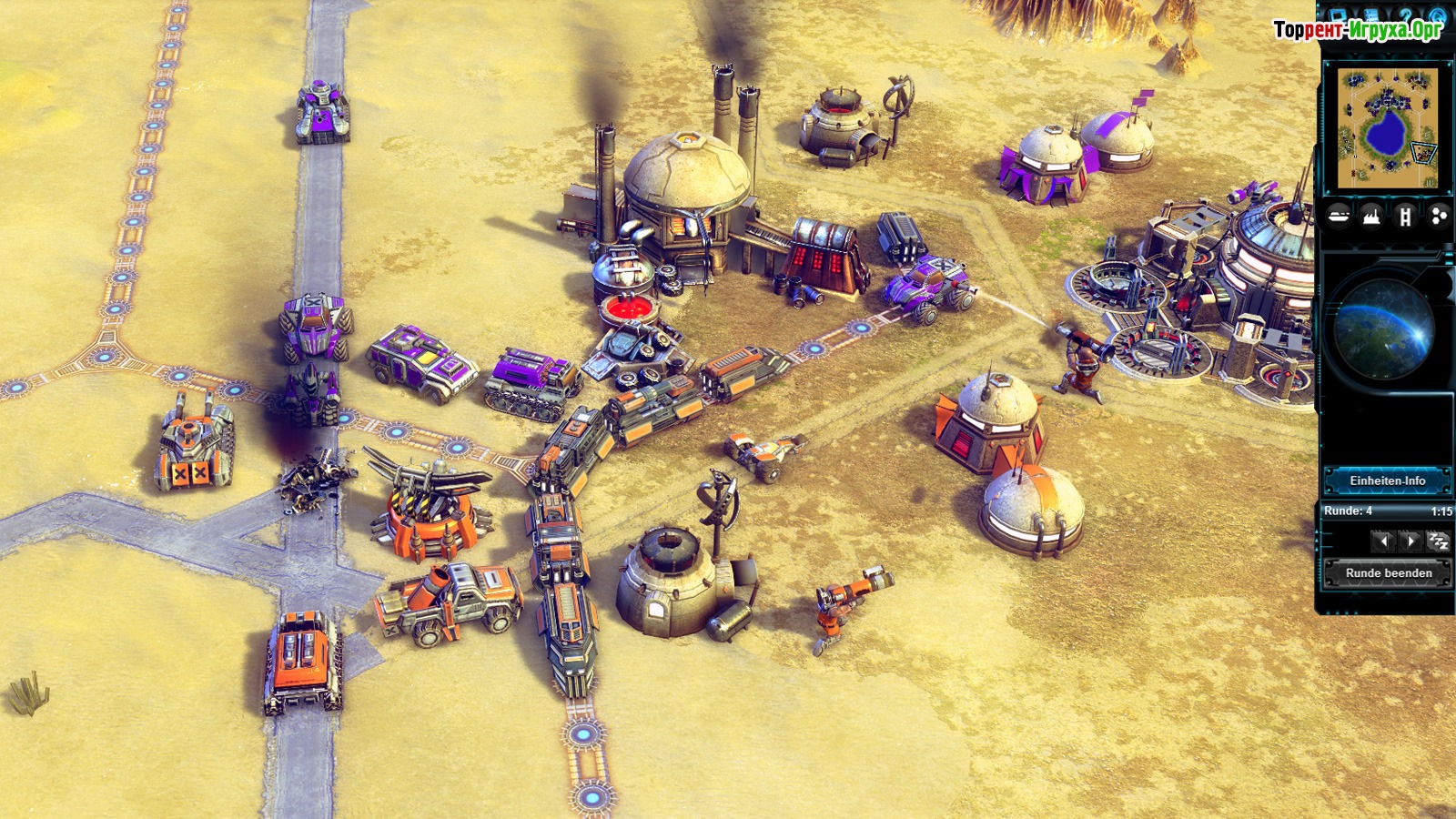Put the unit to sleep (ZZZ)
The image size is (1456, 819).
(1438, 541)
